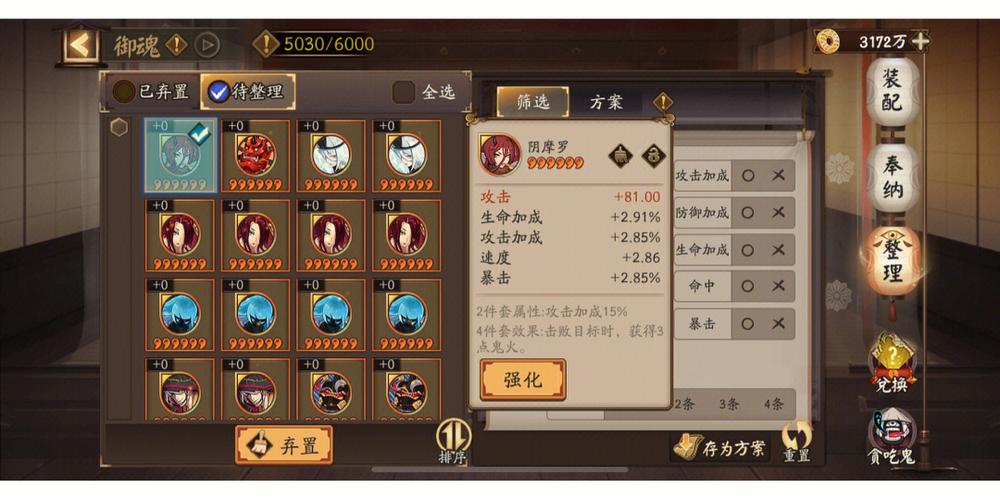Switch to the 已弃置 tab

coord(152,92)
